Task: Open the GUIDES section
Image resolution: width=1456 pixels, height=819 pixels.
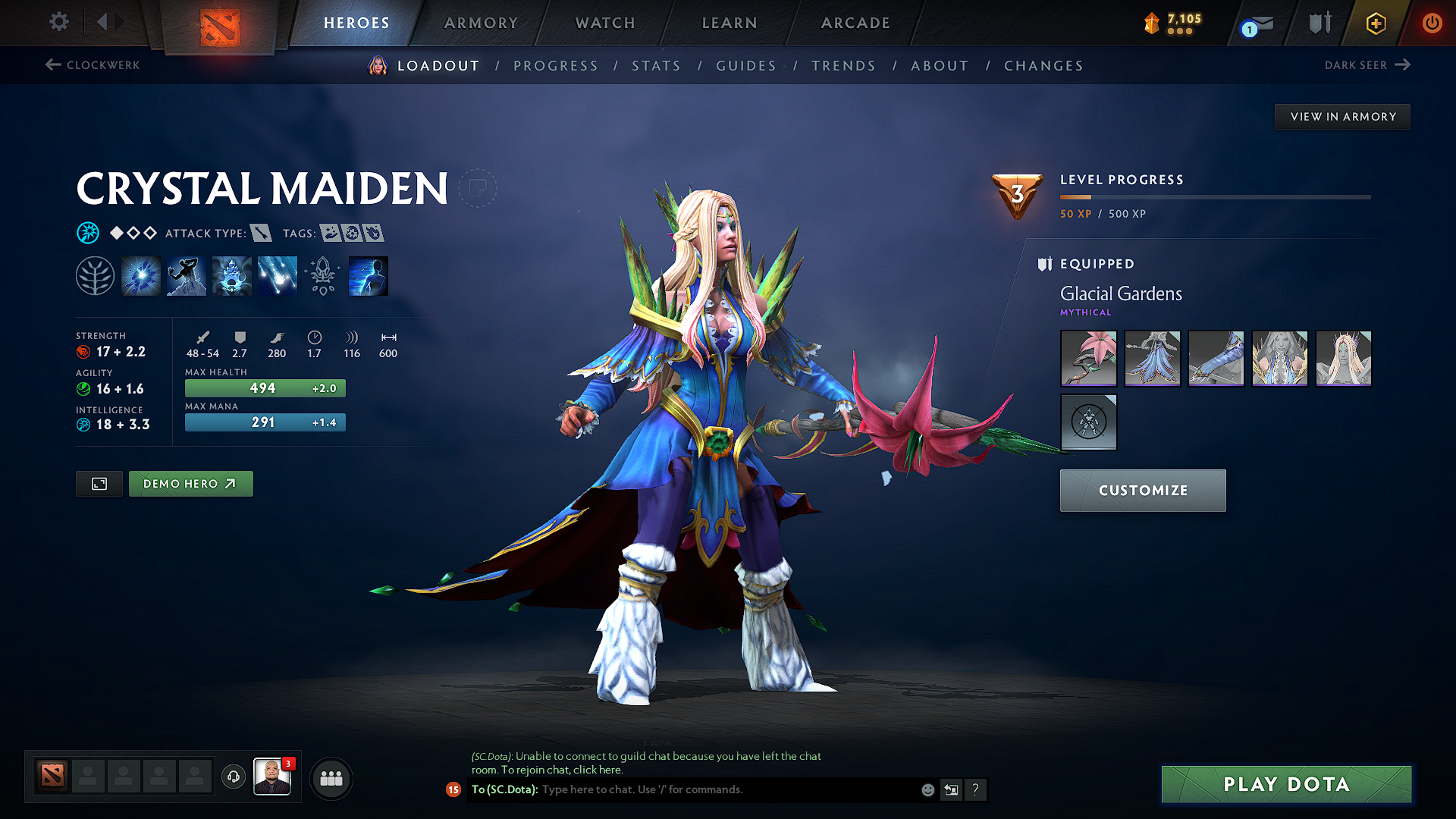Action: point(745,66)
